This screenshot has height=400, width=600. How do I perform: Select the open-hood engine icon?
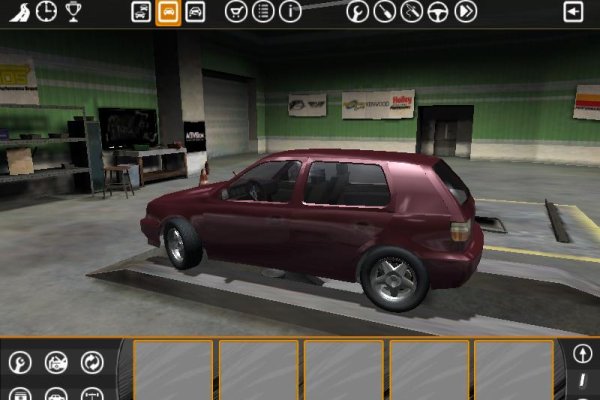(x=56, y=362)
